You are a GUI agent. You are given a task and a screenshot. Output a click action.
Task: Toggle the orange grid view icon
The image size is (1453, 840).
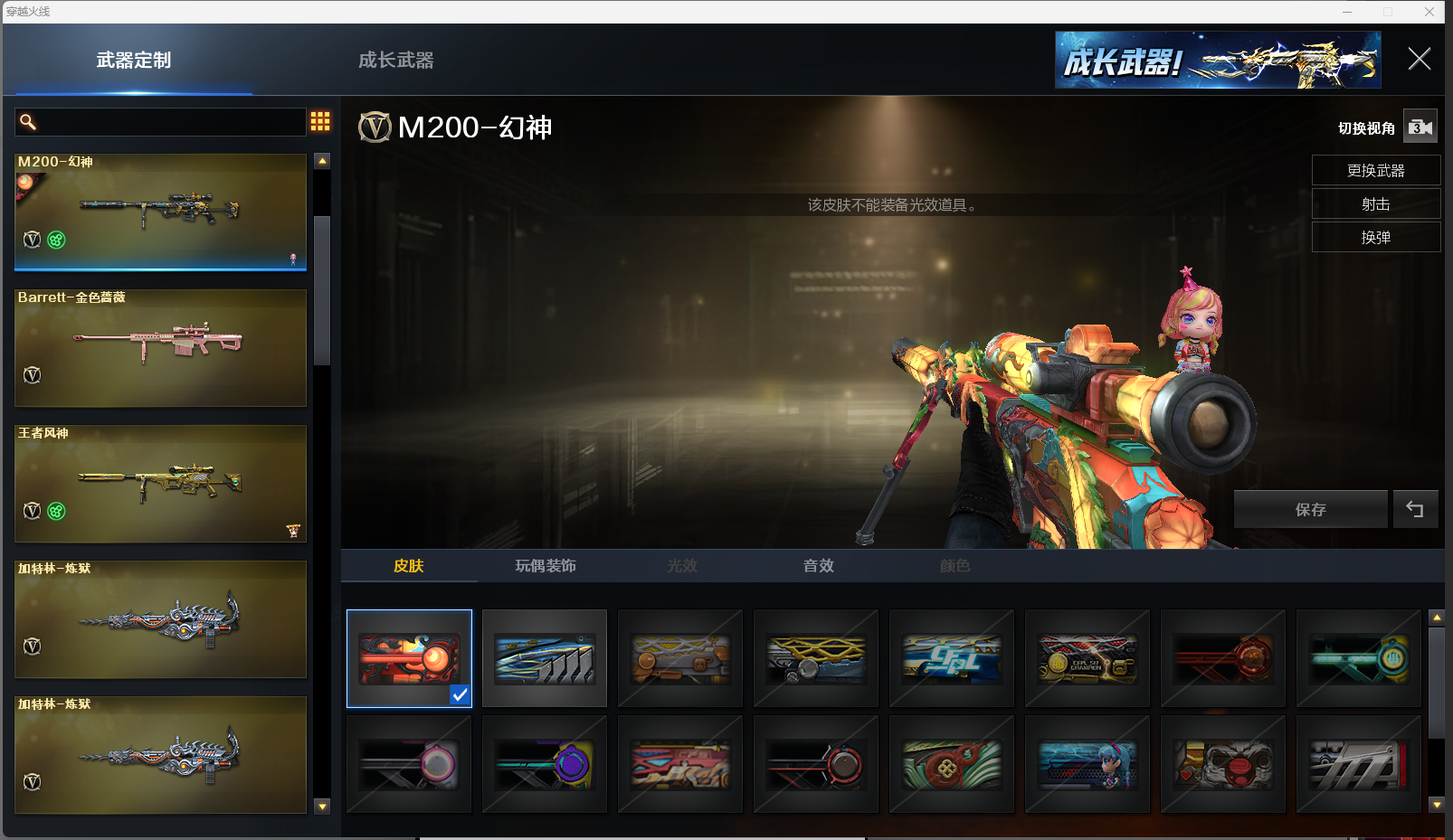(x=320, y=121)
